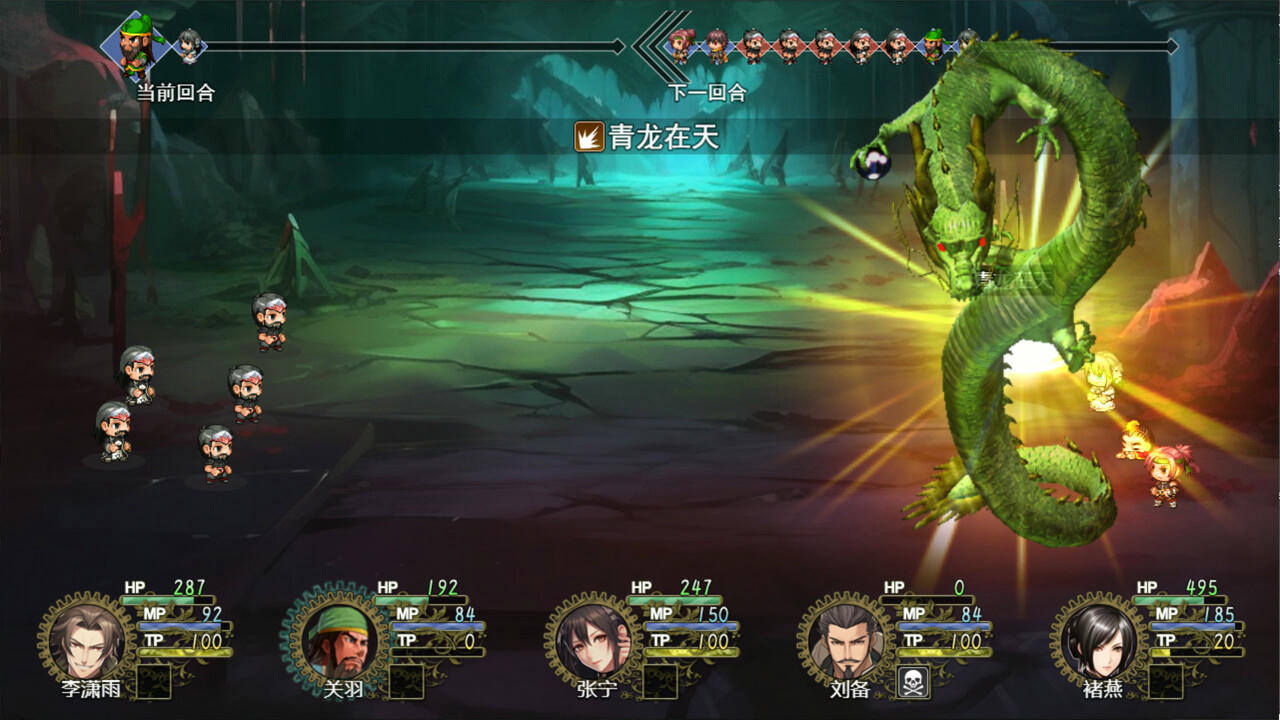
Task: Click the skull status icon on 刘备
Action: tap(913, 681)
